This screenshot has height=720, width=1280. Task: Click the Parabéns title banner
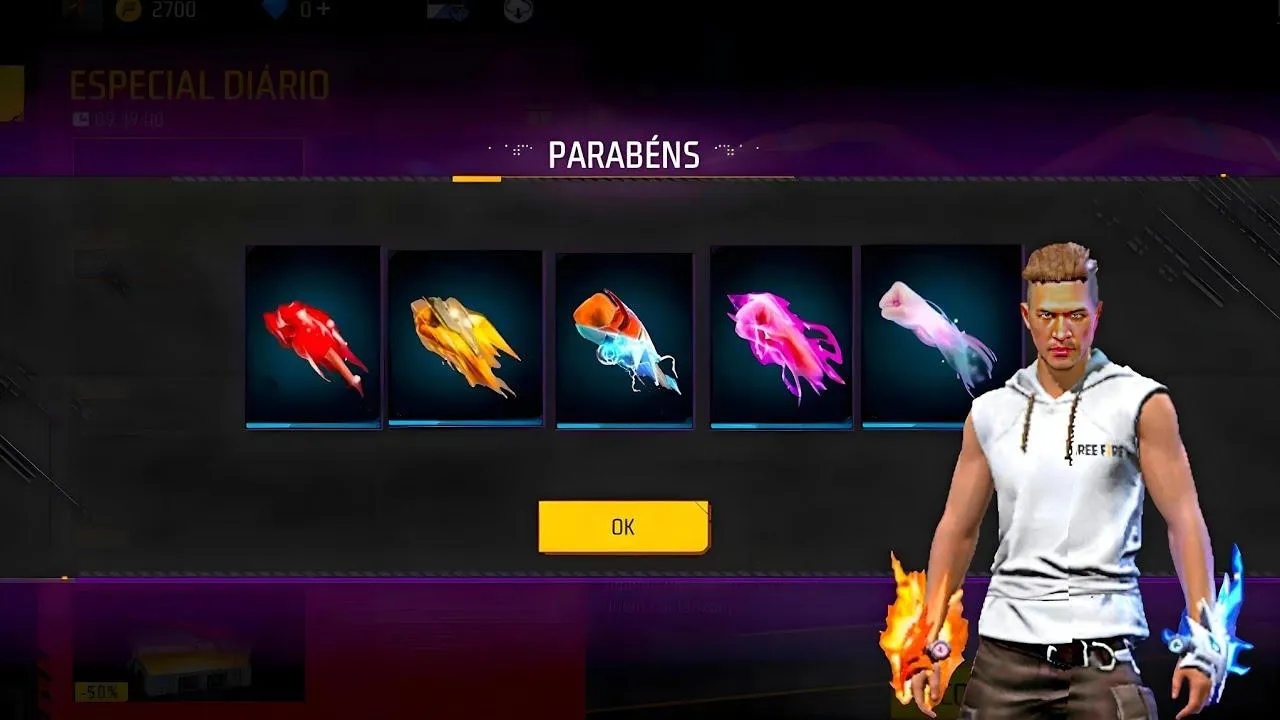[621, 155]
